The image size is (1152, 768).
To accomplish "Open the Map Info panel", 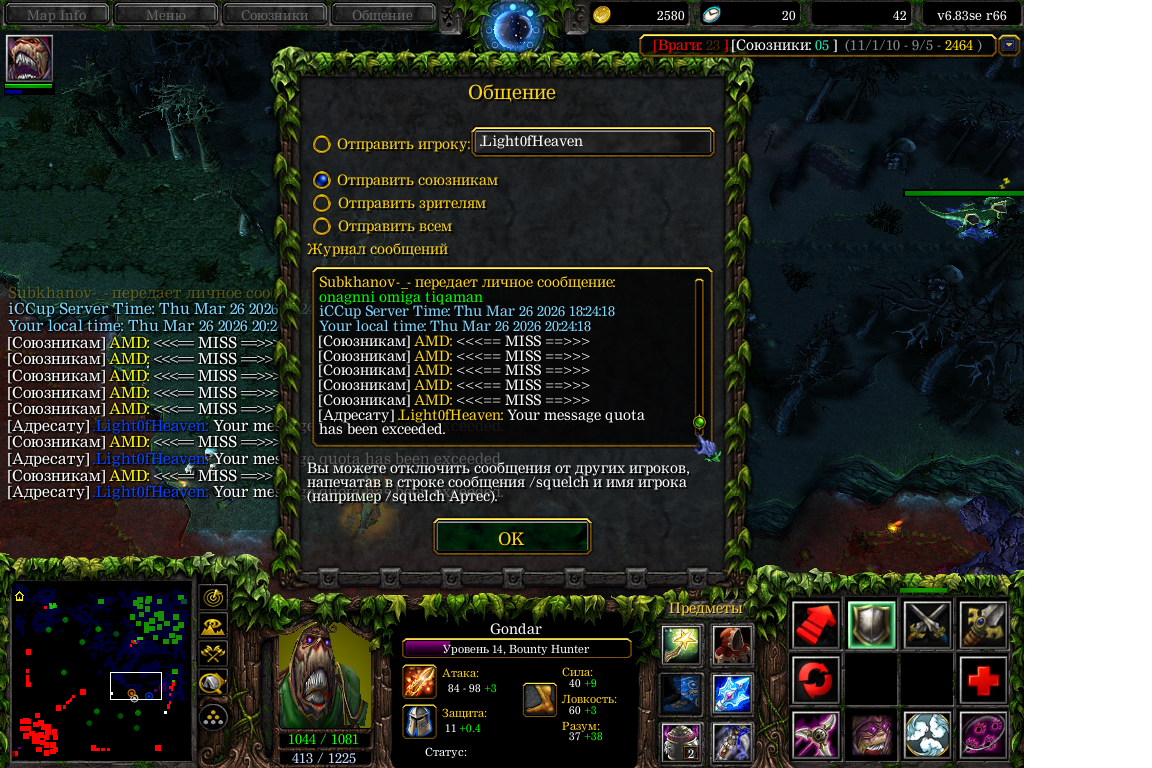I will (x=56, y=15).
